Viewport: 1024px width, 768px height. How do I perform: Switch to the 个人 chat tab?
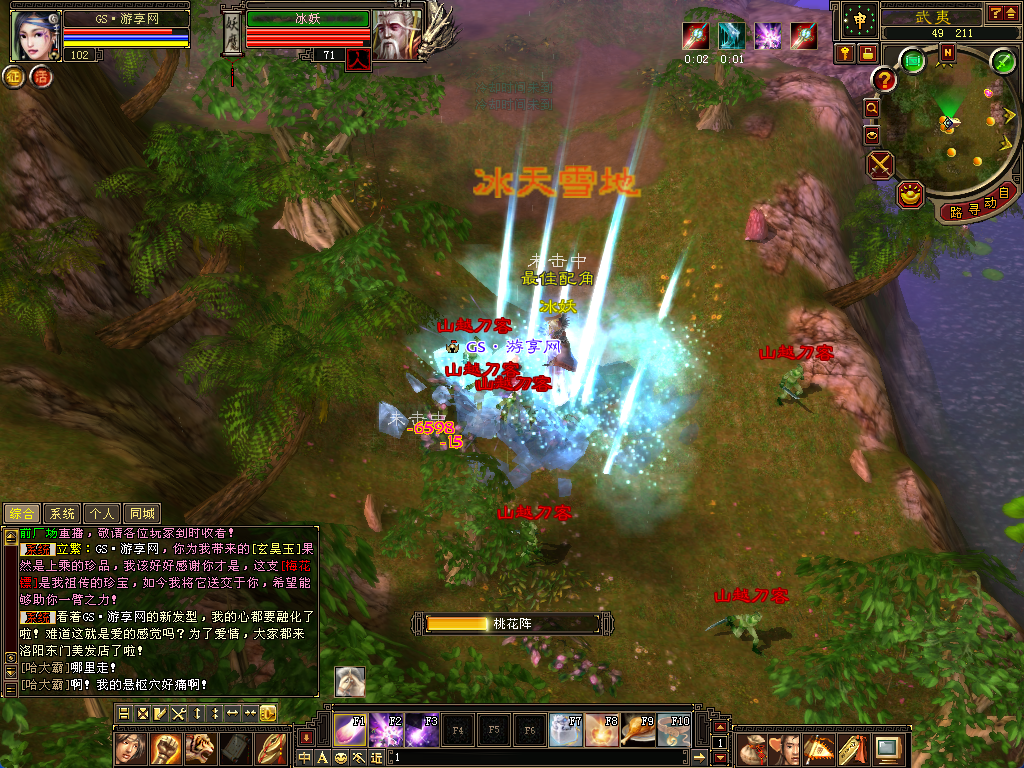coord(102,513)
